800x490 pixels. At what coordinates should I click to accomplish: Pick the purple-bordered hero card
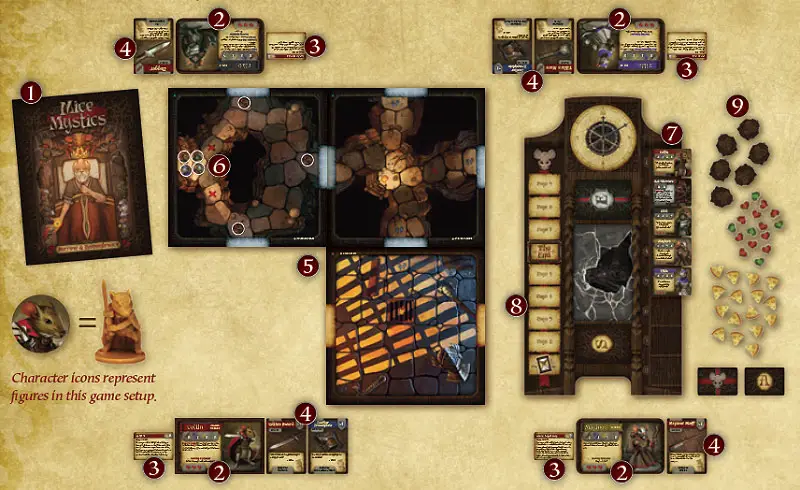click(x=620, y=49)
